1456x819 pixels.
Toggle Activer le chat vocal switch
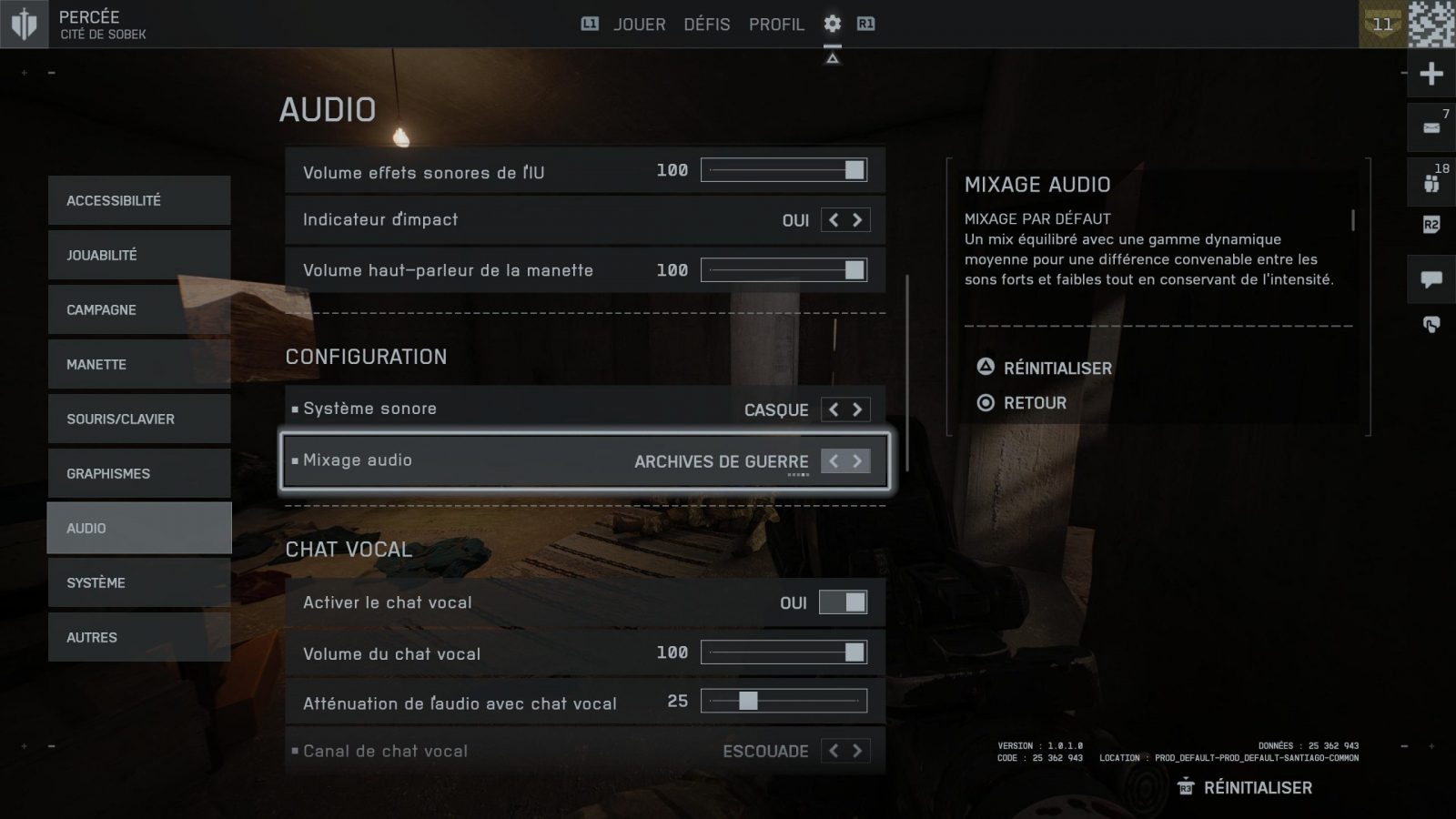pos(843,602)
